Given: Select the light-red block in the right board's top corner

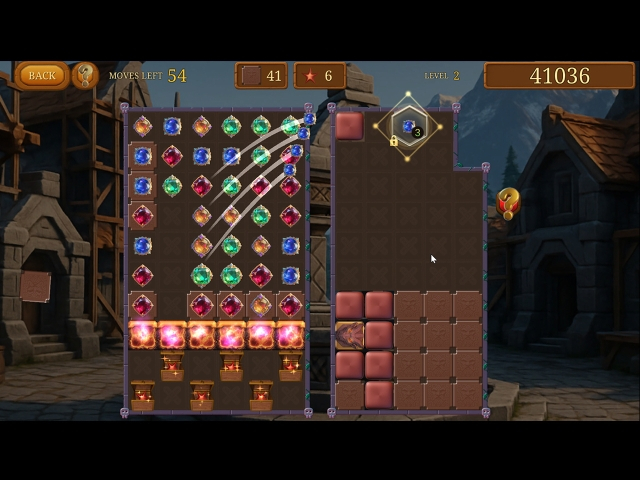Looking at the screenshot, I should 349,126.
